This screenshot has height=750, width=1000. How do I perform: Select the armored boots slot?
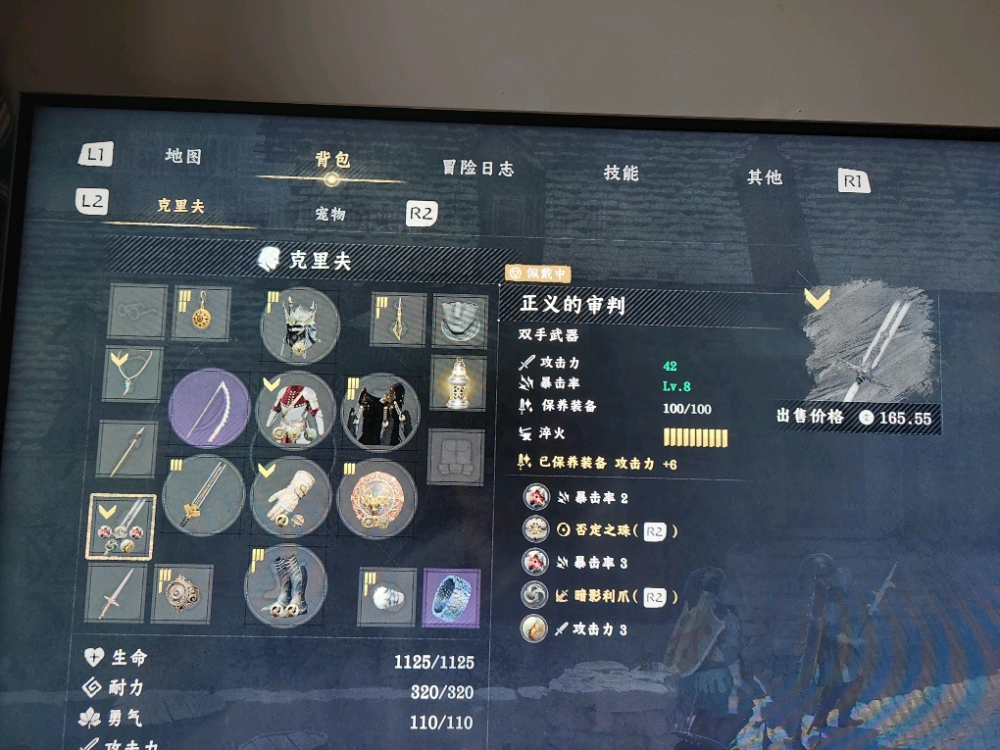pos(285,585)
